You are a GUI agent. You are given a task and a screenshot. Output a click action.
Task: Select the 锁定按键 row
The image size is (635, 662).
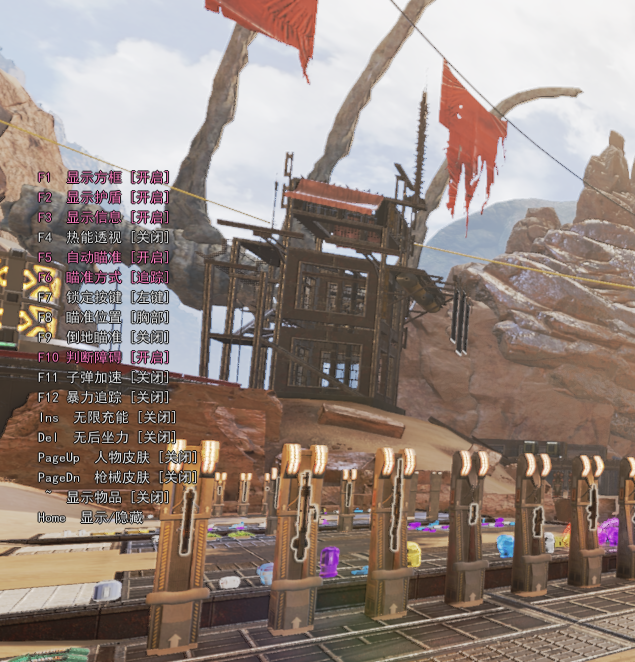[x=105, y=297]
